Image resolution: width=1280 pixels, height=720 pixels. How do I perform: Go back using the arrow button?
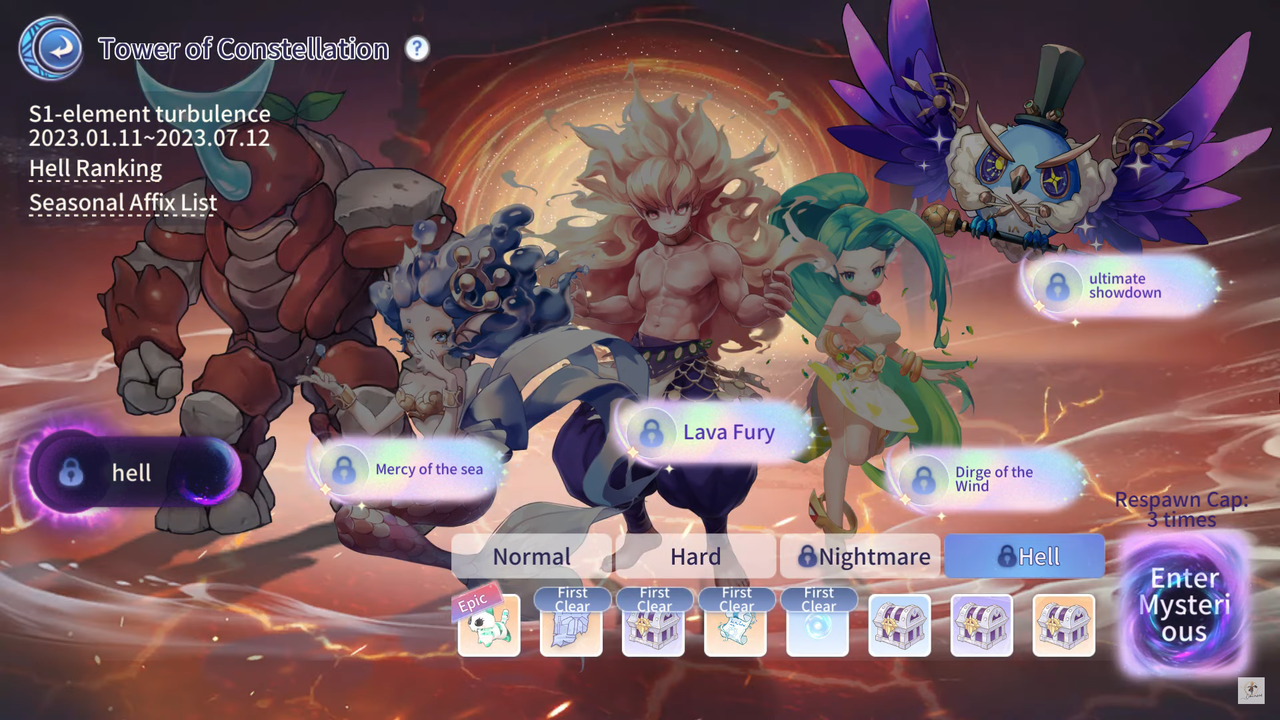[x=50, y=48]
